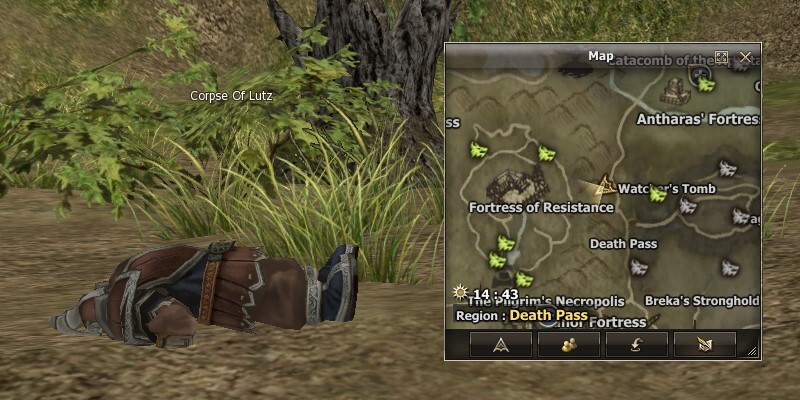Maximize the Map window

722,57
